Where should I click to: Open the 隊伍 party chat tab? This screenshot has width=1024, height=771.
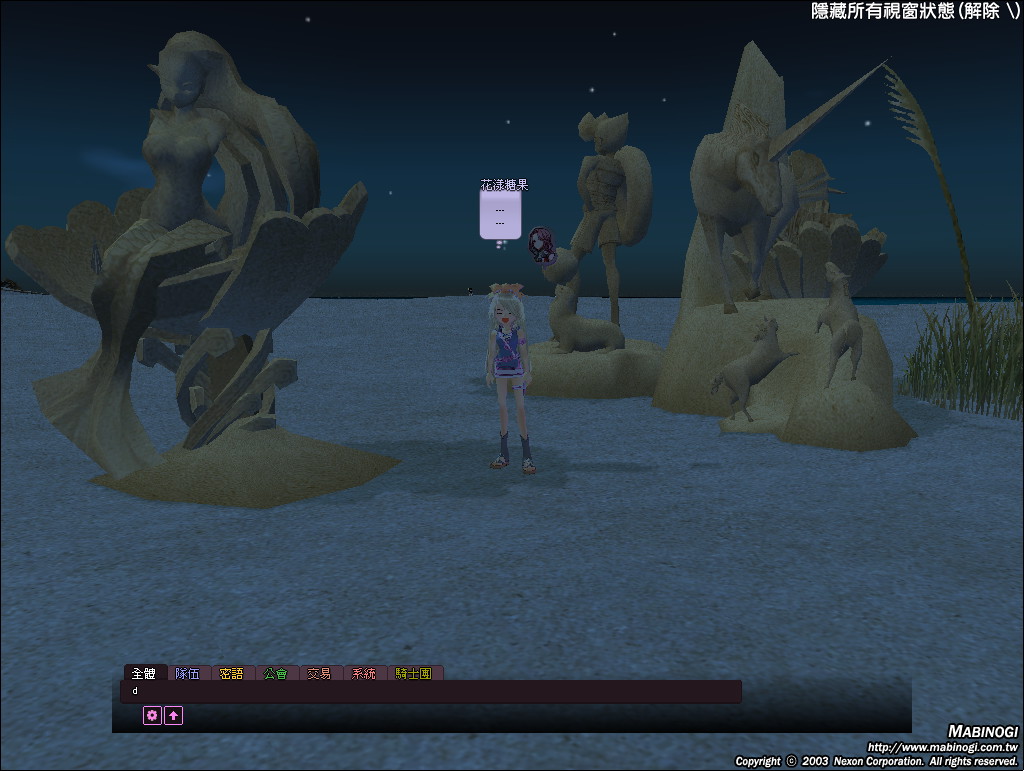point(188,674)
